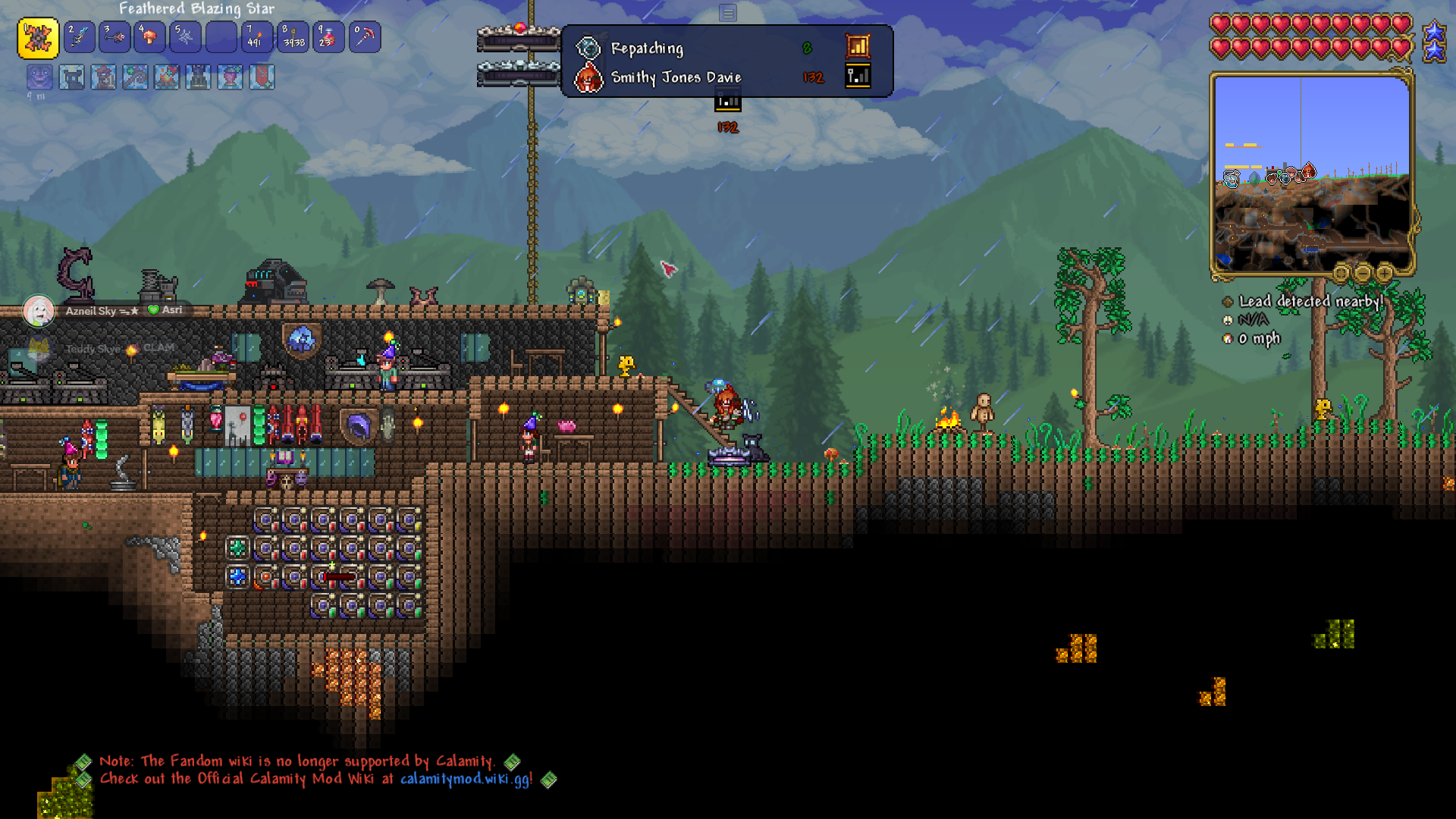Click Azneil Sky's avatar in the overlay
This screenshot has height=819, width=1456.
point(39,311)
